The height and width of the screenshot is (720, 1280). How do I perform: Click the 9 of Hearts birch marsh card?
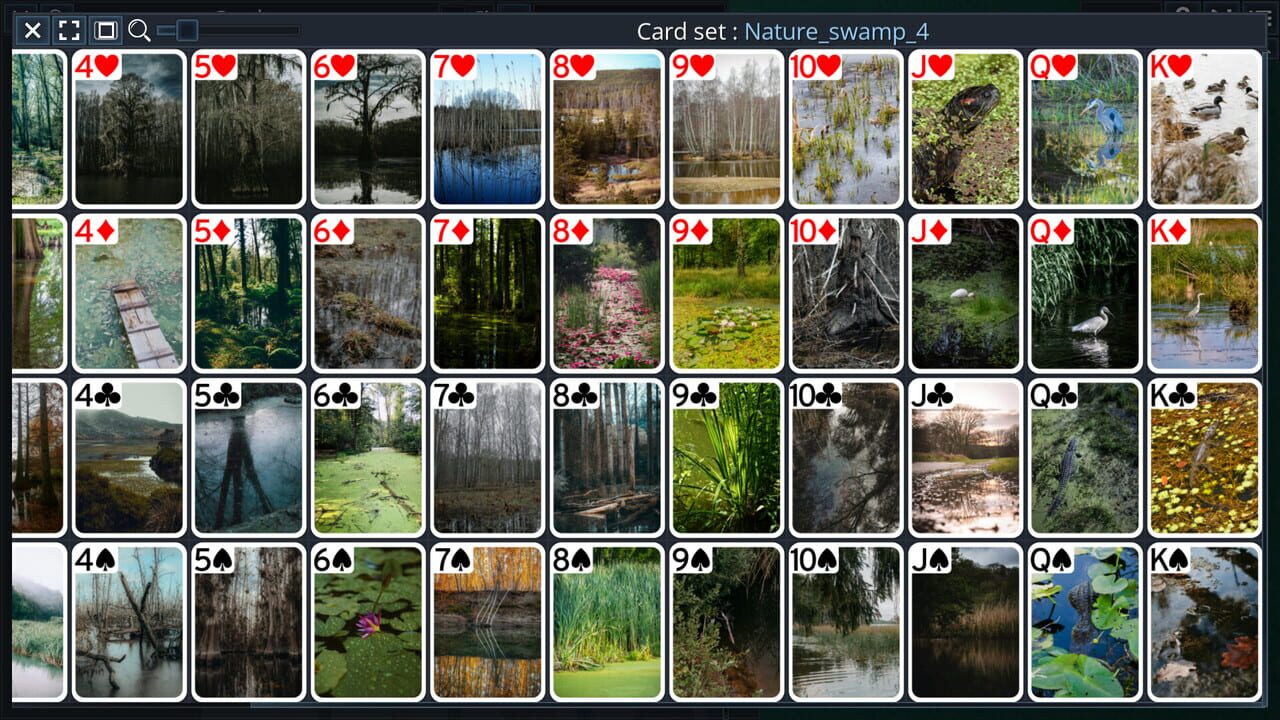pos(726,128)
